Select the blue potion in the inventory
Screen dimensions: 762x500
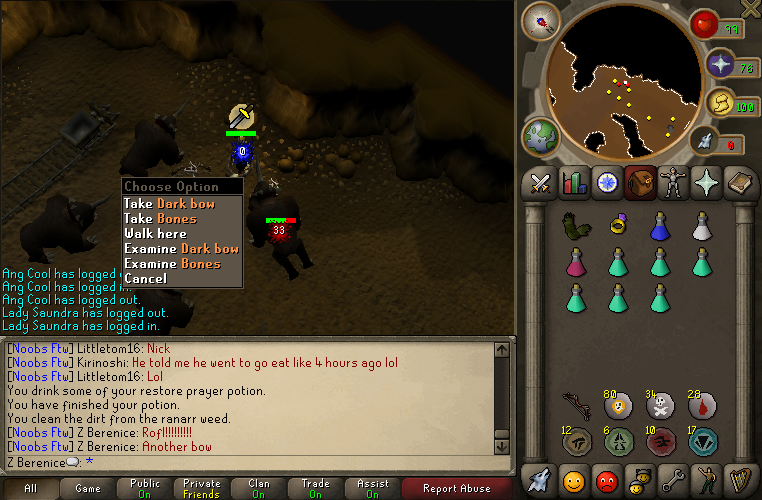[x=659, y=226]
